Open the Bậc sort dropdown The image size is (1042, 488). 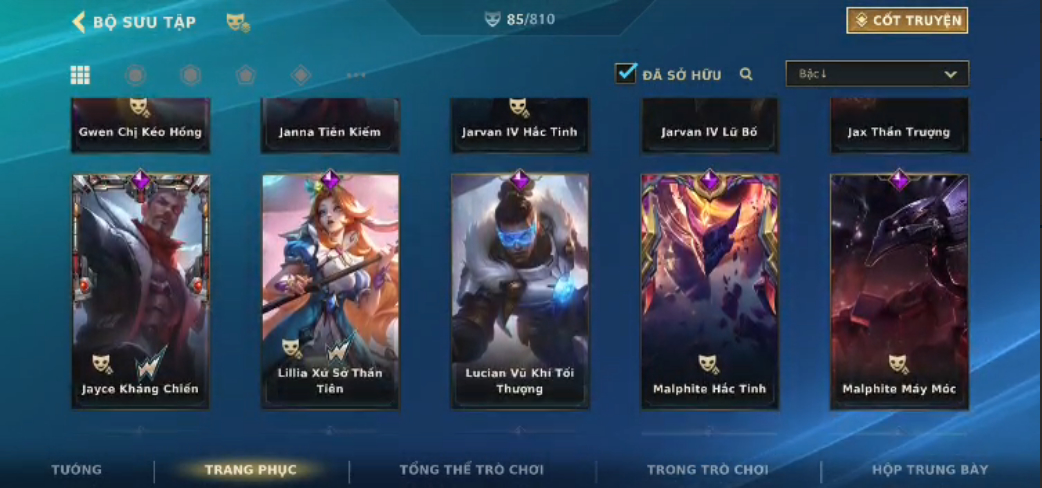click(877, 74)
